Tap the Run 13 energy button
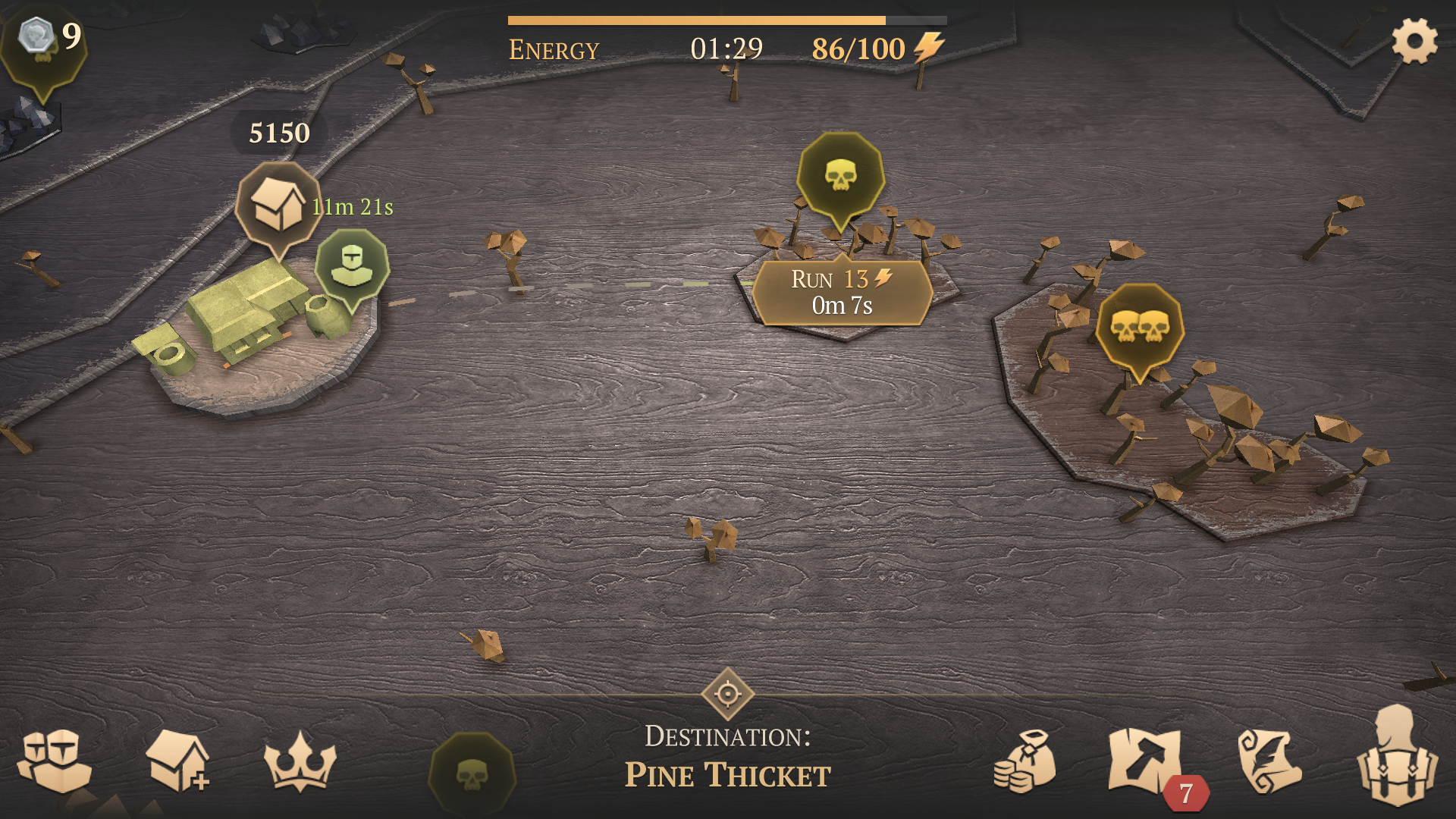Image resolution: width=1456 pixels, height=819 pixels. tap(842, 293)
